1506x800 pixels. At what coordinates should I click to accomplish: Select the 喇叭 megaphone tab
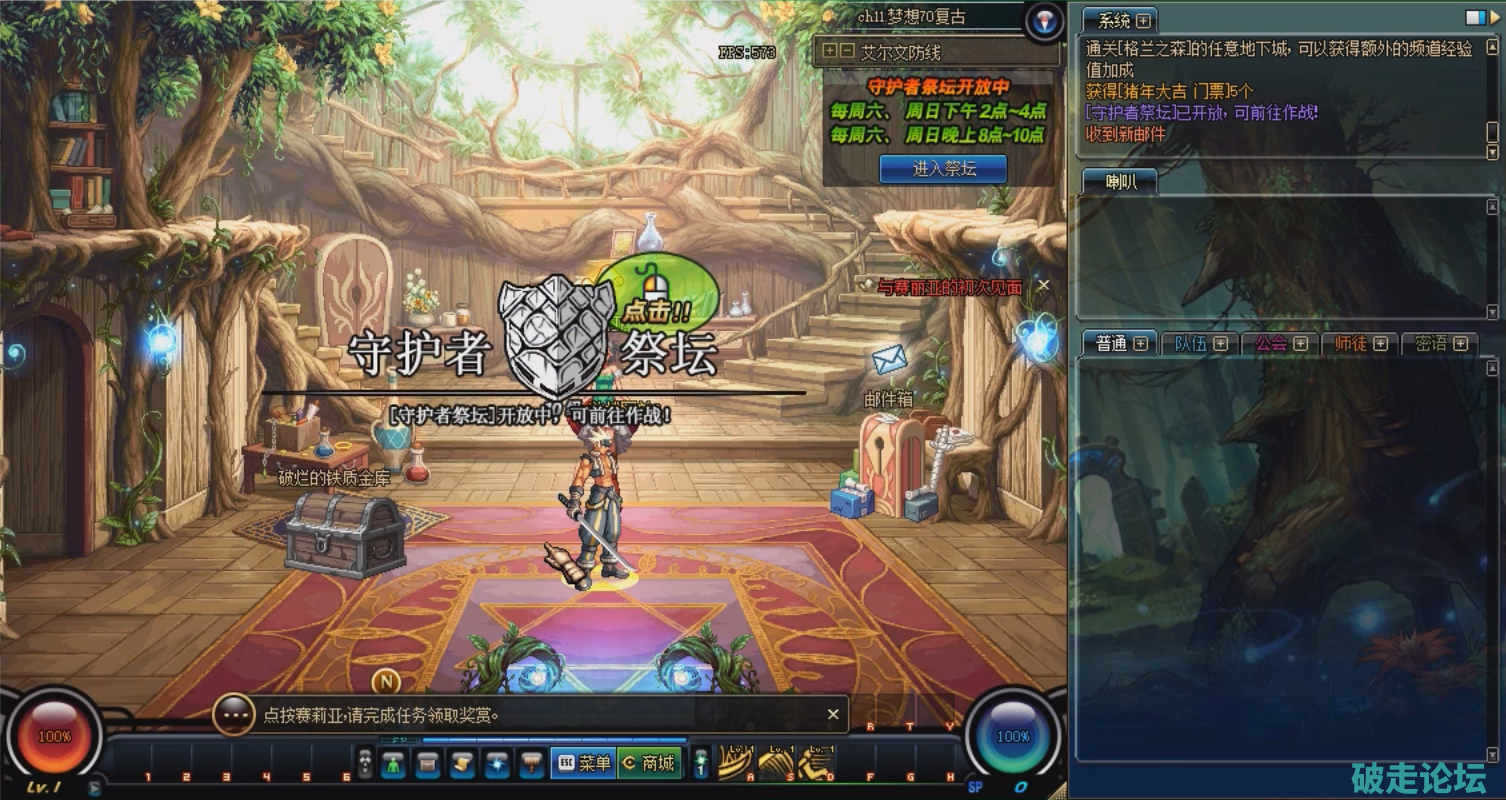pyautogui.click(x=1118, y=182)
